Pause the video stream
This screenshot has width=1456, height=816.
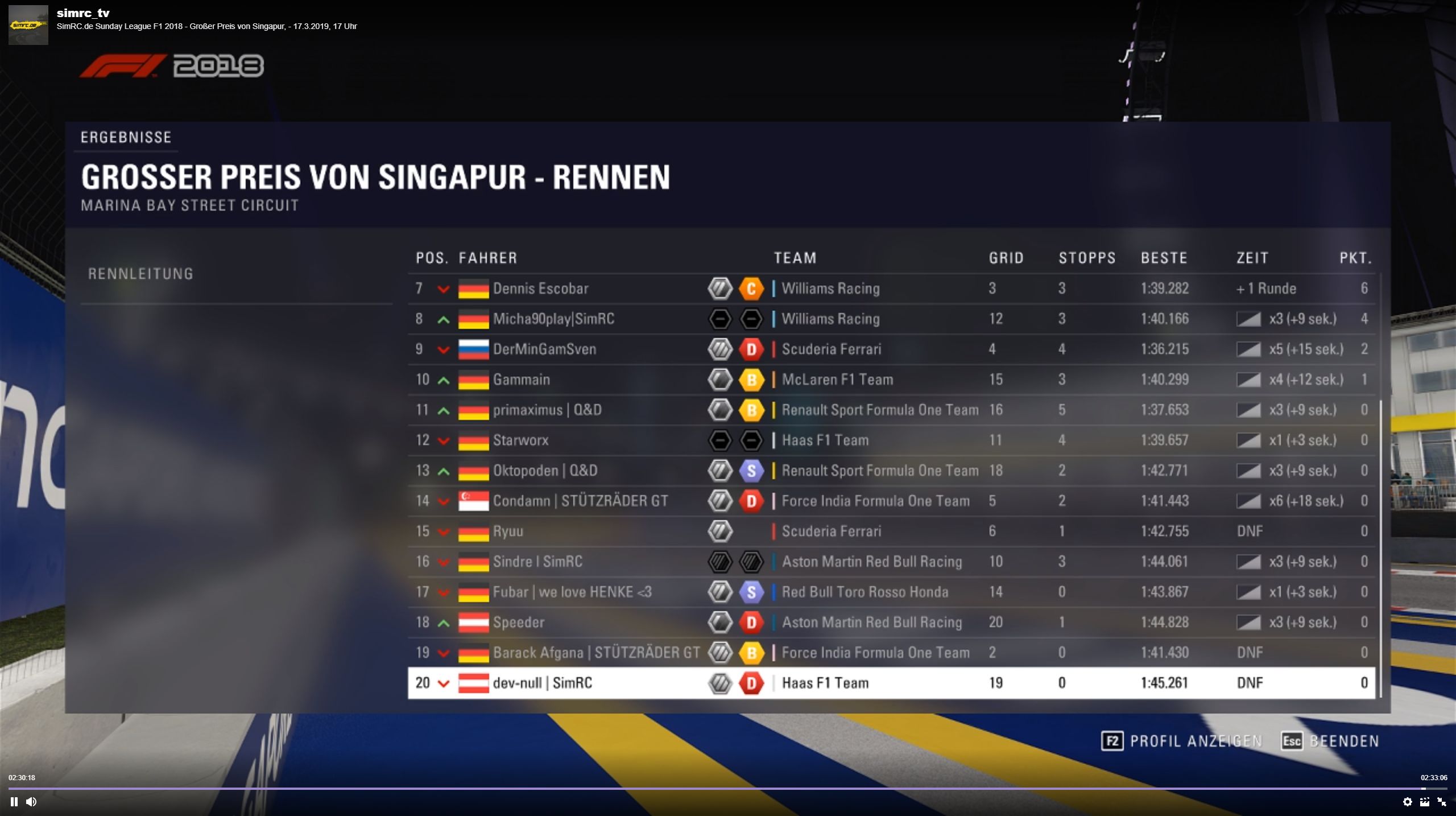[x=14, y=802]
